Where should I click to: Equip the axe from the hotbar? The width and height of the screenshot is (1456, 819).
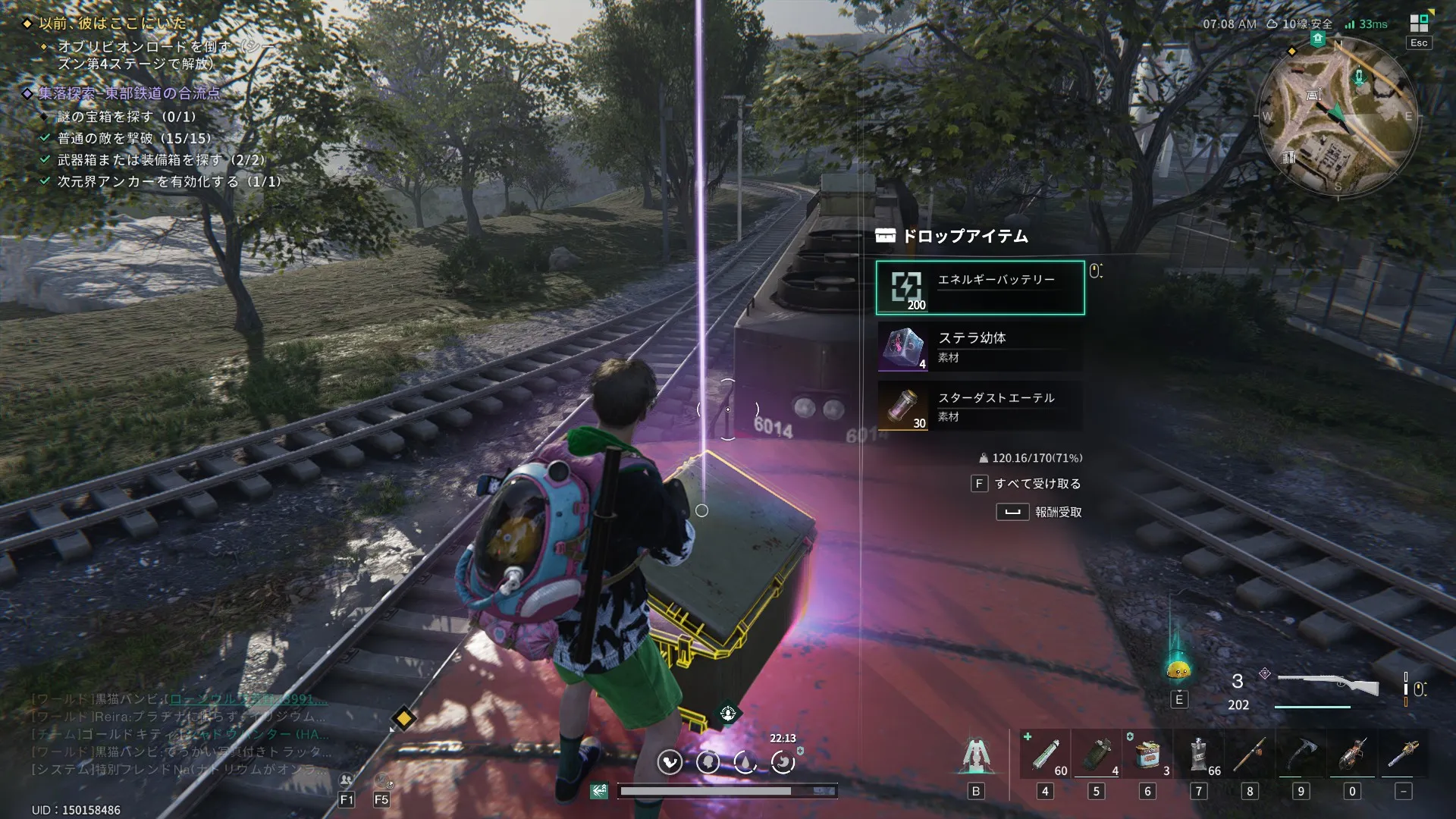(1301, 755)
